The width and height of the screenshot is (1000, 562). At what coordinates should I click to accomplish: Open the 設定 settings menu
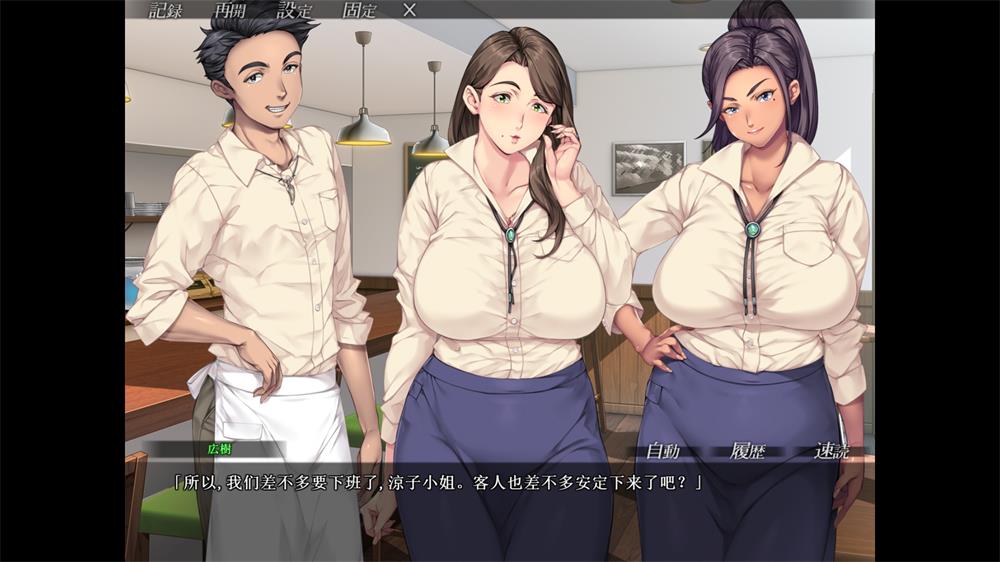tap(295, 11)
